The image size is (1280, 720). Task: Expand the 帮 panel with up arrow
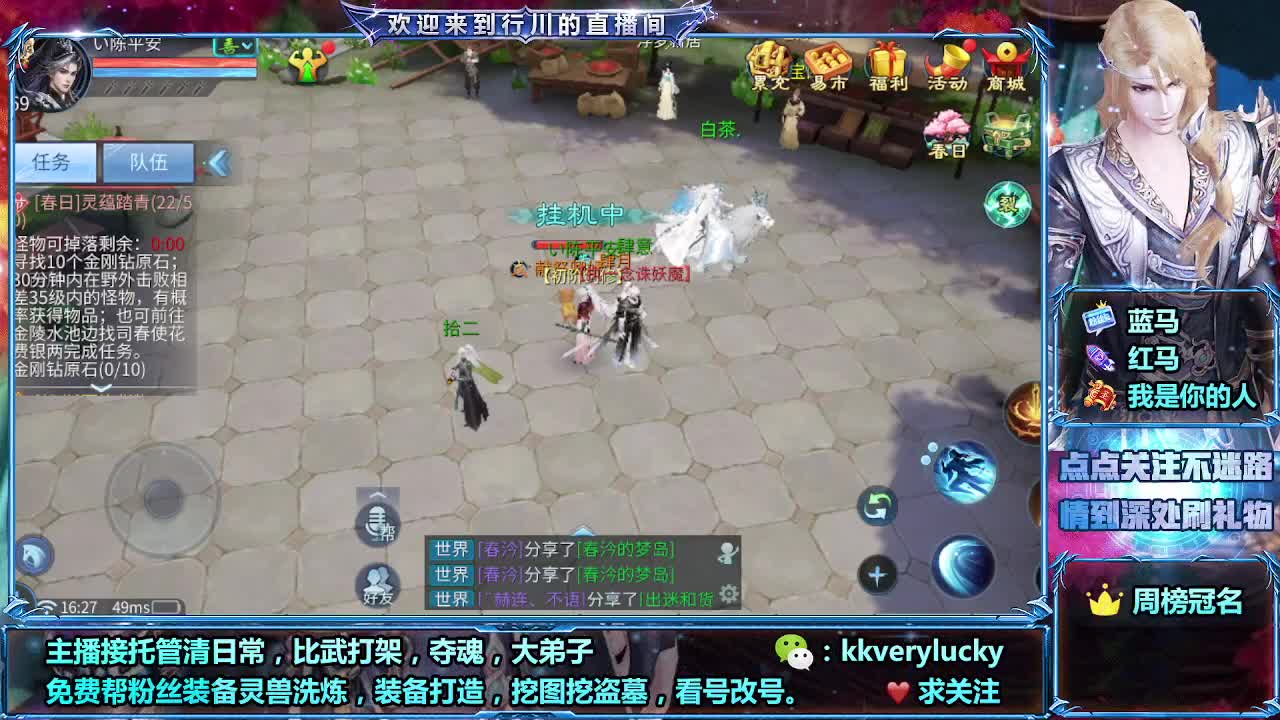(376, 497)
